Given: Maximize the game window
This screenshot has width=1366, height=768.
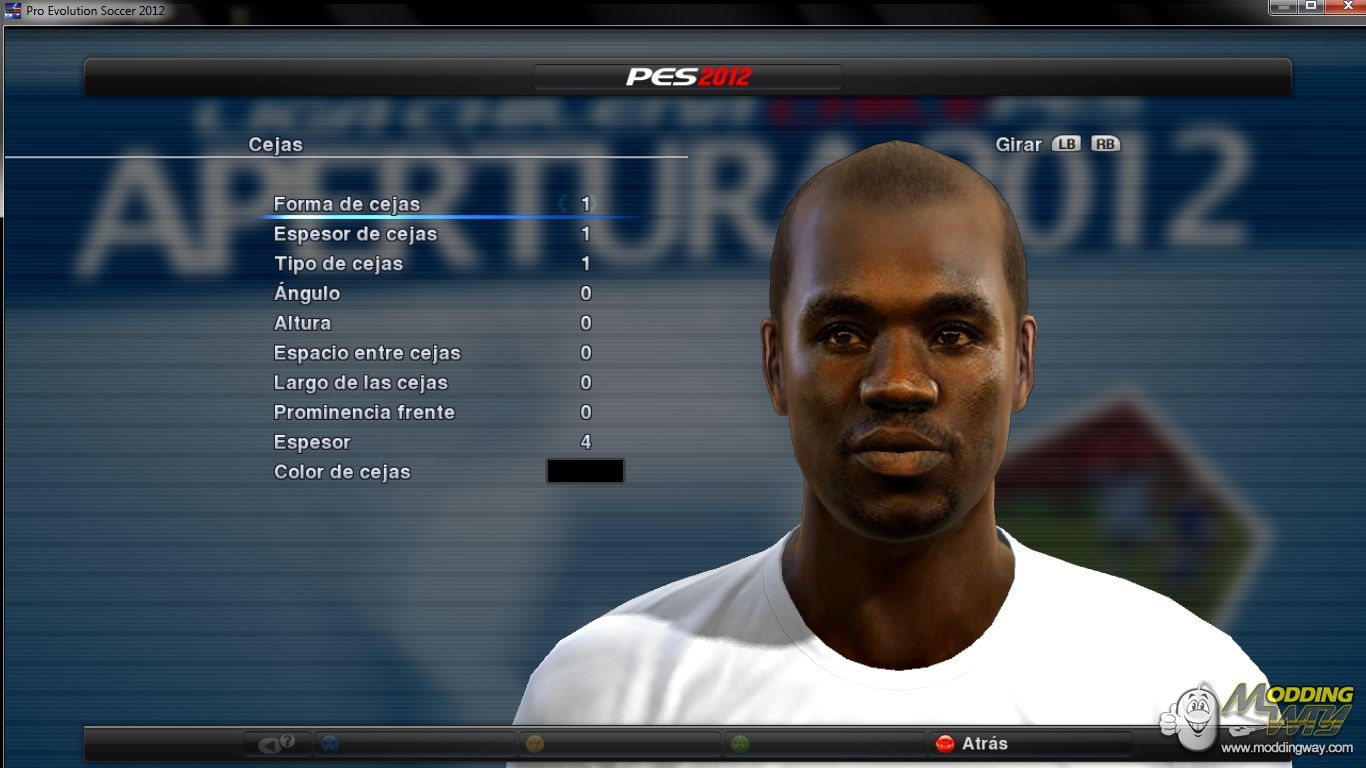Looking at the screenshot, I should coord(1310,6).
